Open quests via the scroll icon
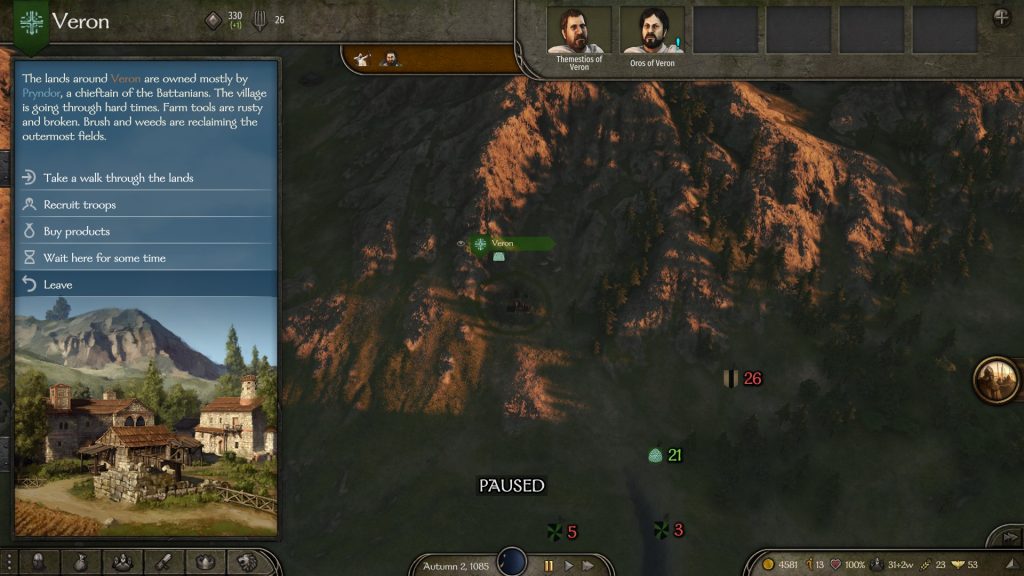This screenshot has width=1024, height=576. pyautogui.click(x=163, y=562)
